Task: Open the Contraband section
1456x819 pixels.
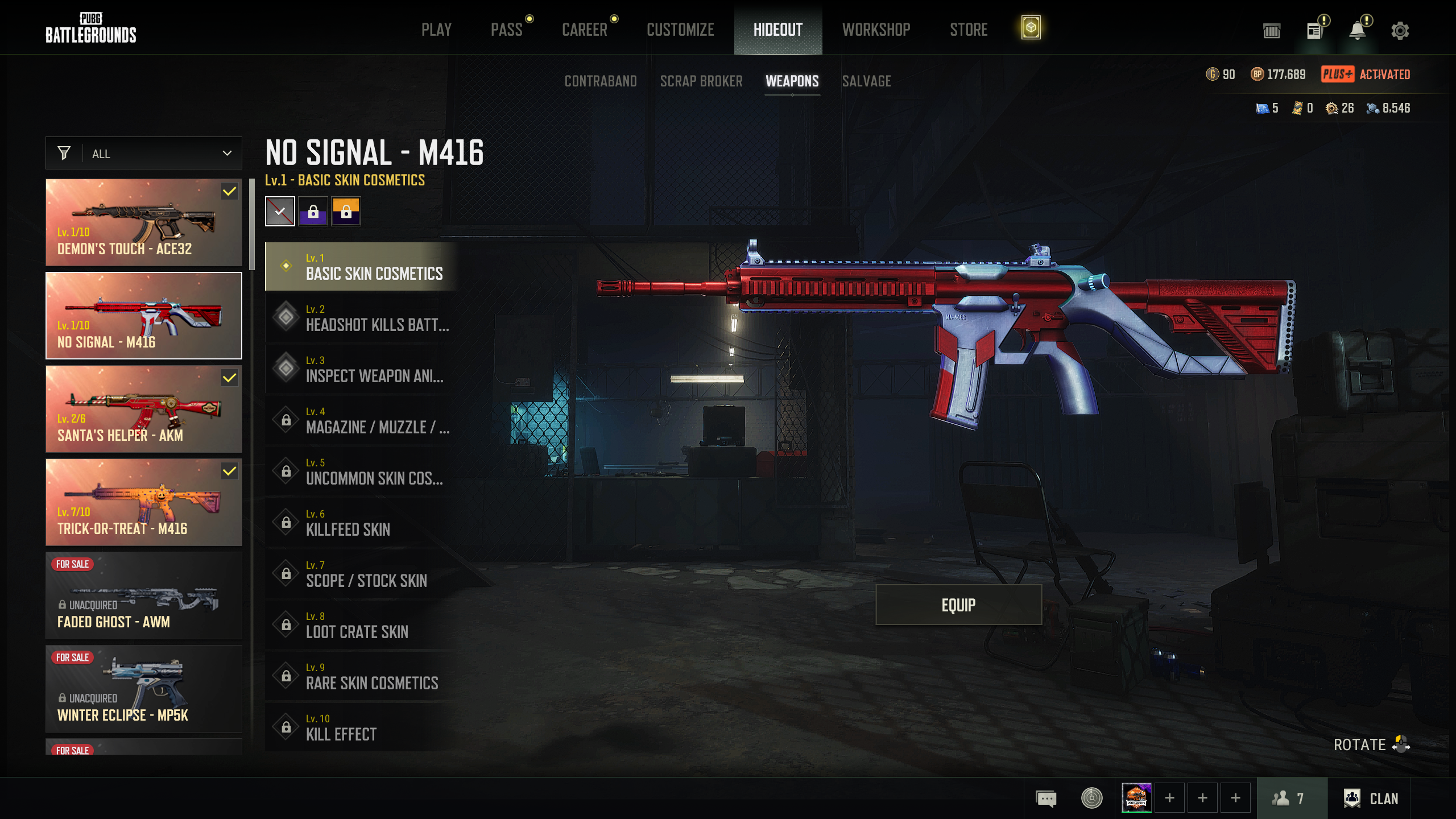Action: click(x=600, y=81)
